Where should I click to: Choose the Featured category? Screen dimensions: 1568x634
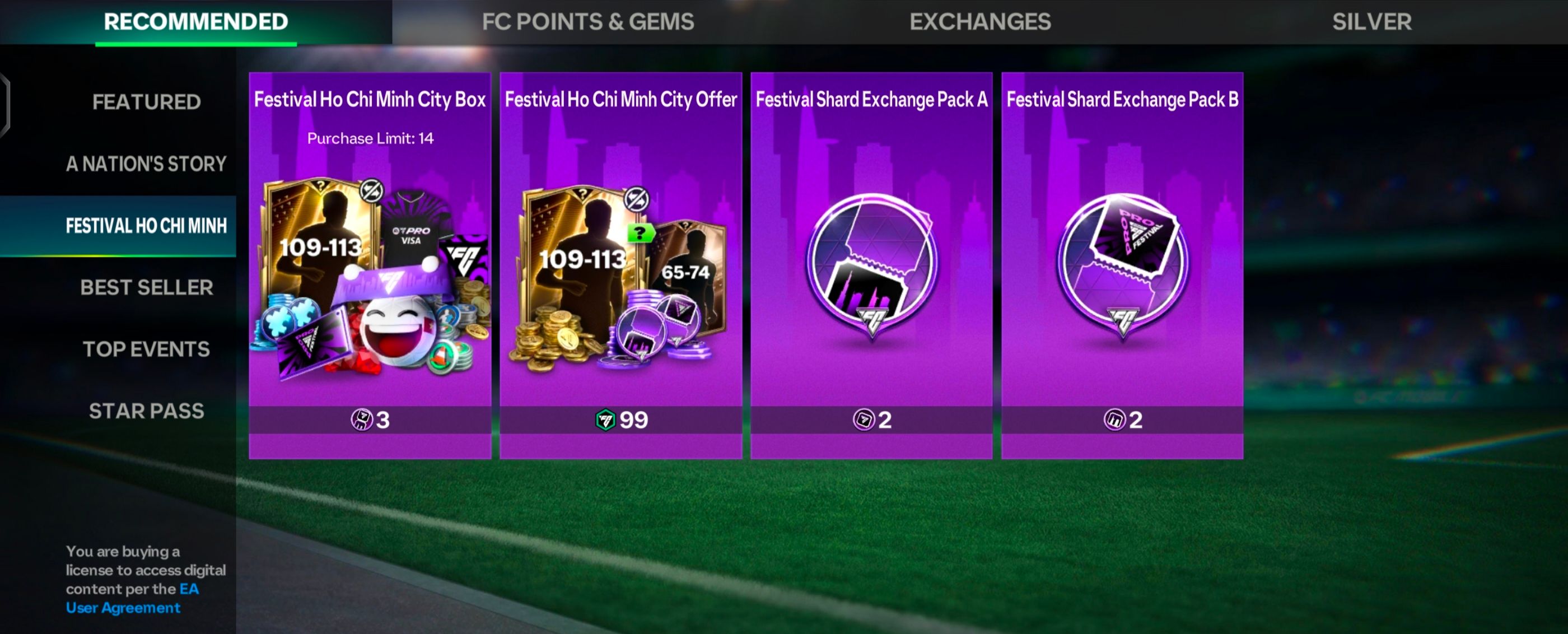click(x=146, y=102)
